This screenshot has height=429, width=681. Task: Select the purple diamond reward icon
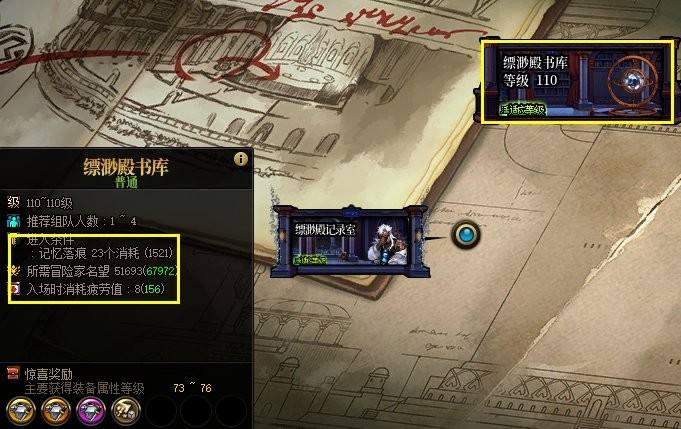[90, 408]
